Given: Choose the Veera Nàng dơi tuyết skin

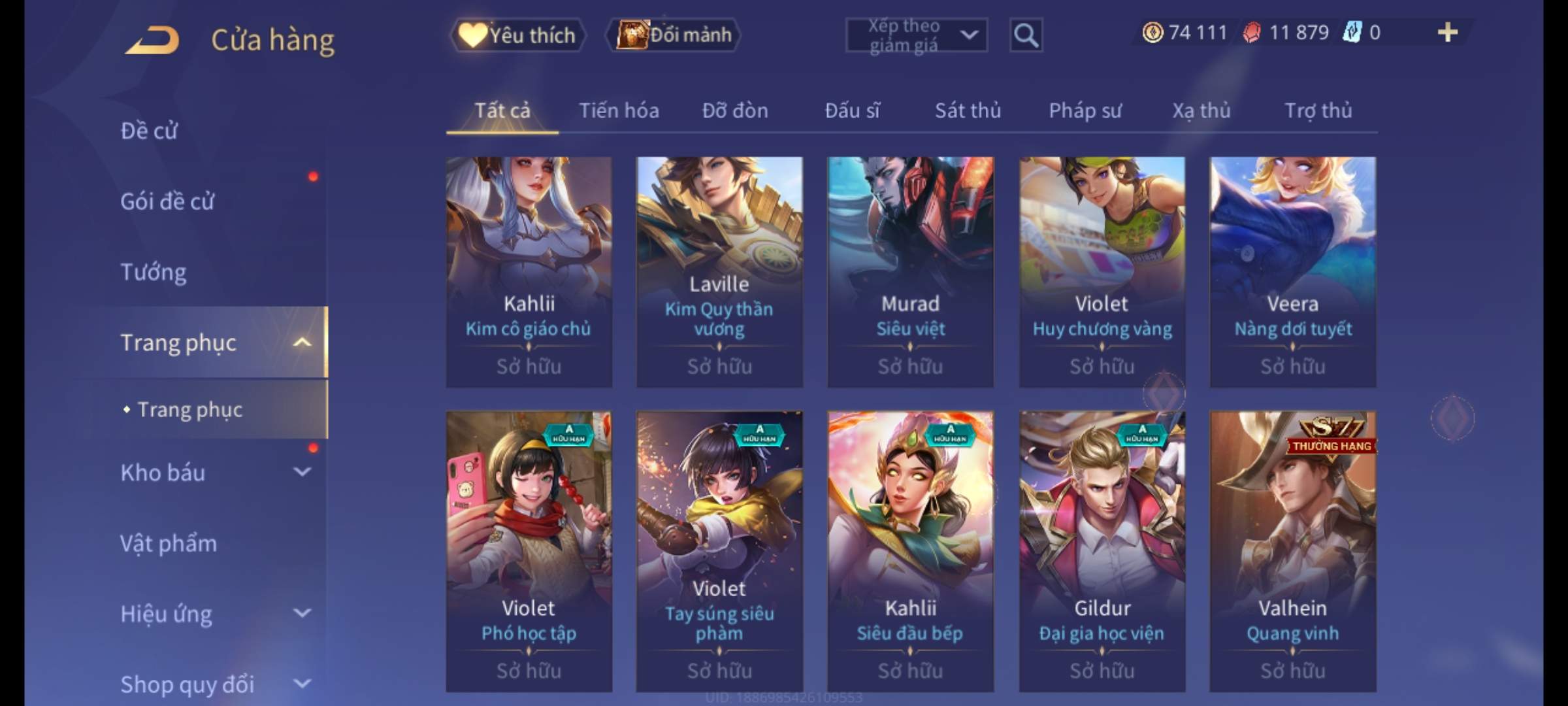Looking at the screenshot, I should pos(1292,271).
